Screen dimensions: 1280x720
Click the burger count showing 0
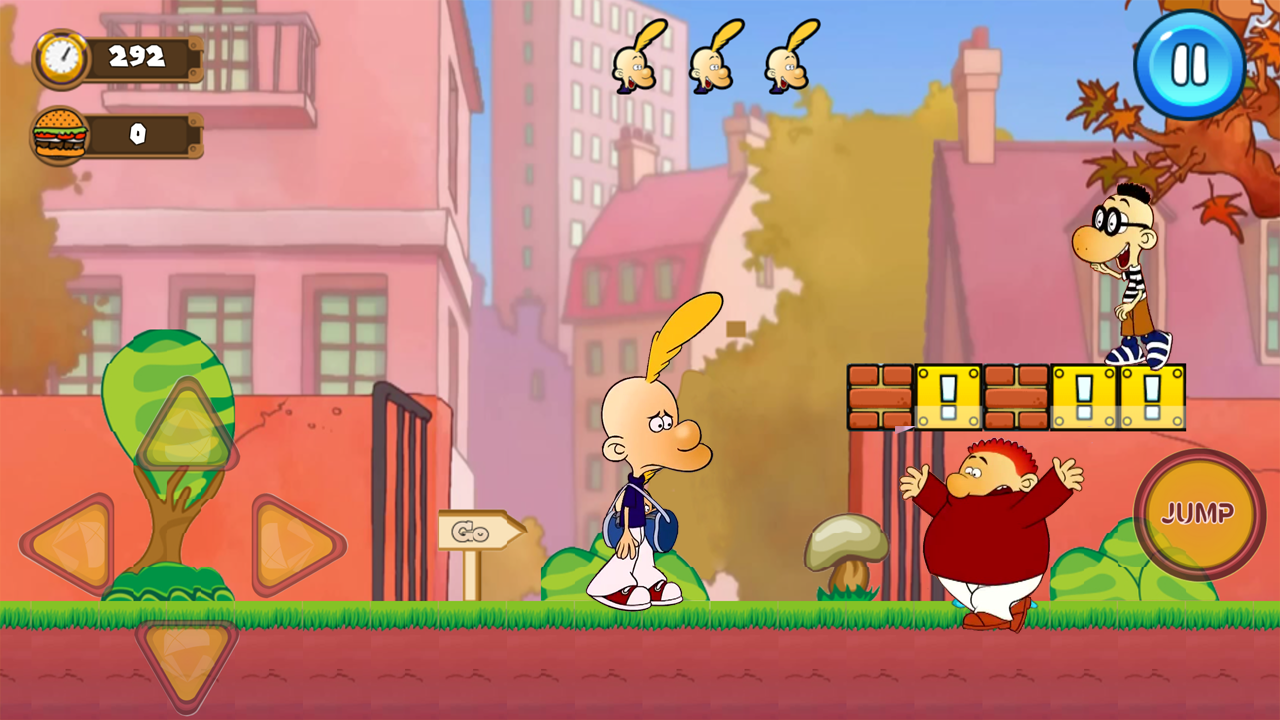[137, 133]
